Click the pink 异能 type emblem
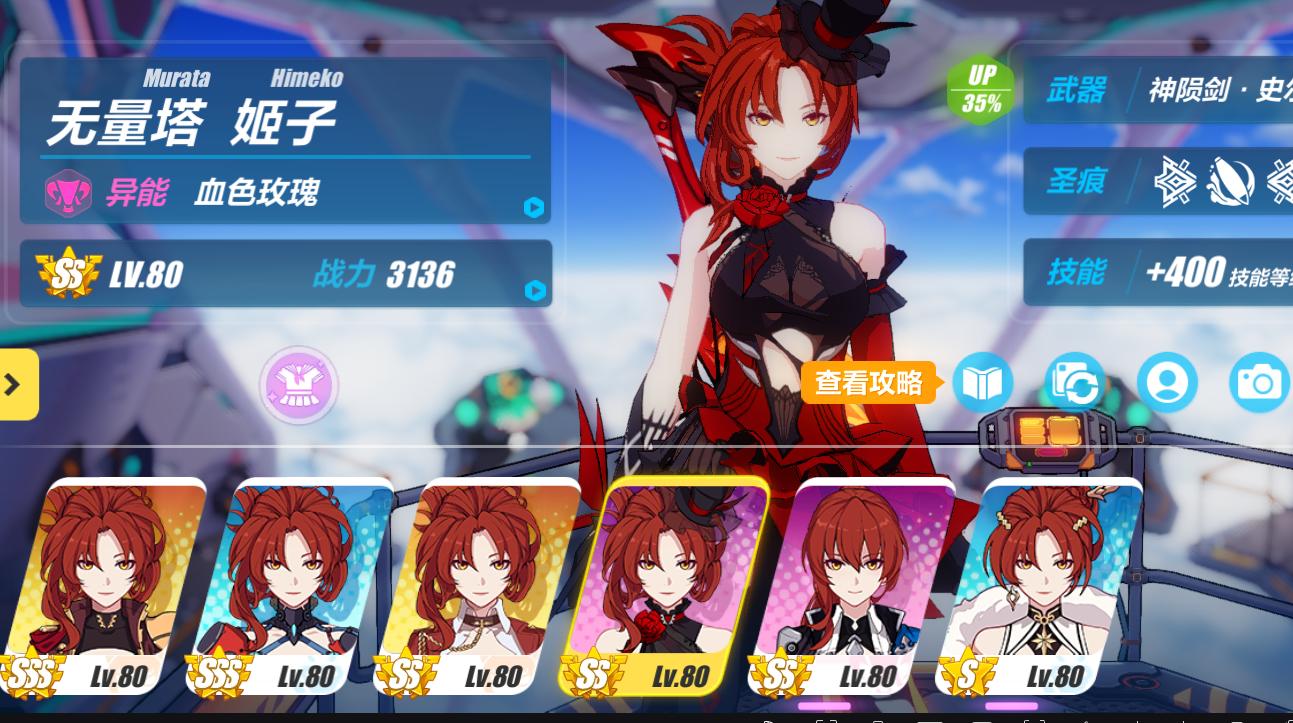 tap(68, 192)
